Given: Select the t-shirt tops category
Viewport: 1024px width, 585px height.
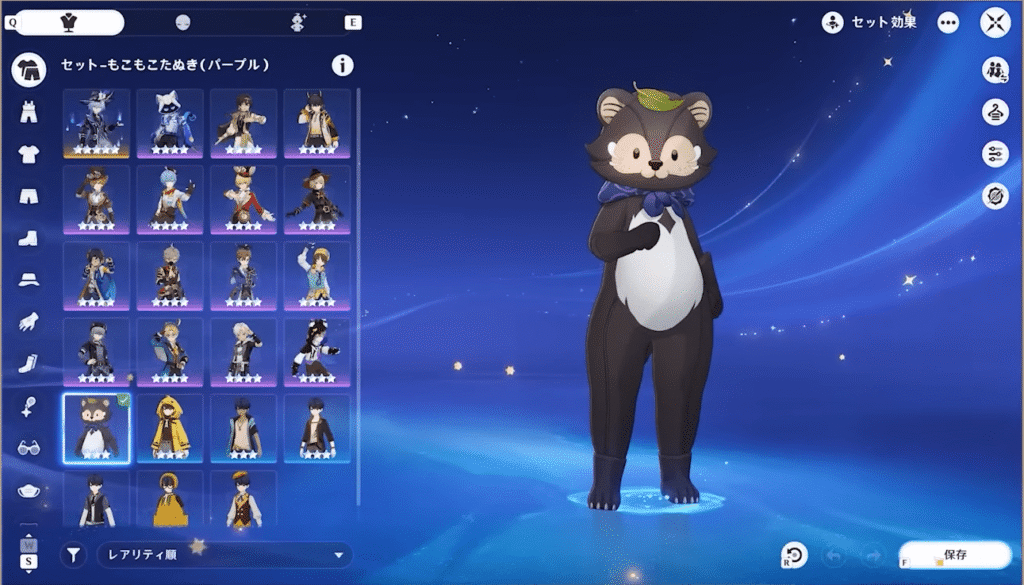Looking at the screenshot, I should 29,154.
